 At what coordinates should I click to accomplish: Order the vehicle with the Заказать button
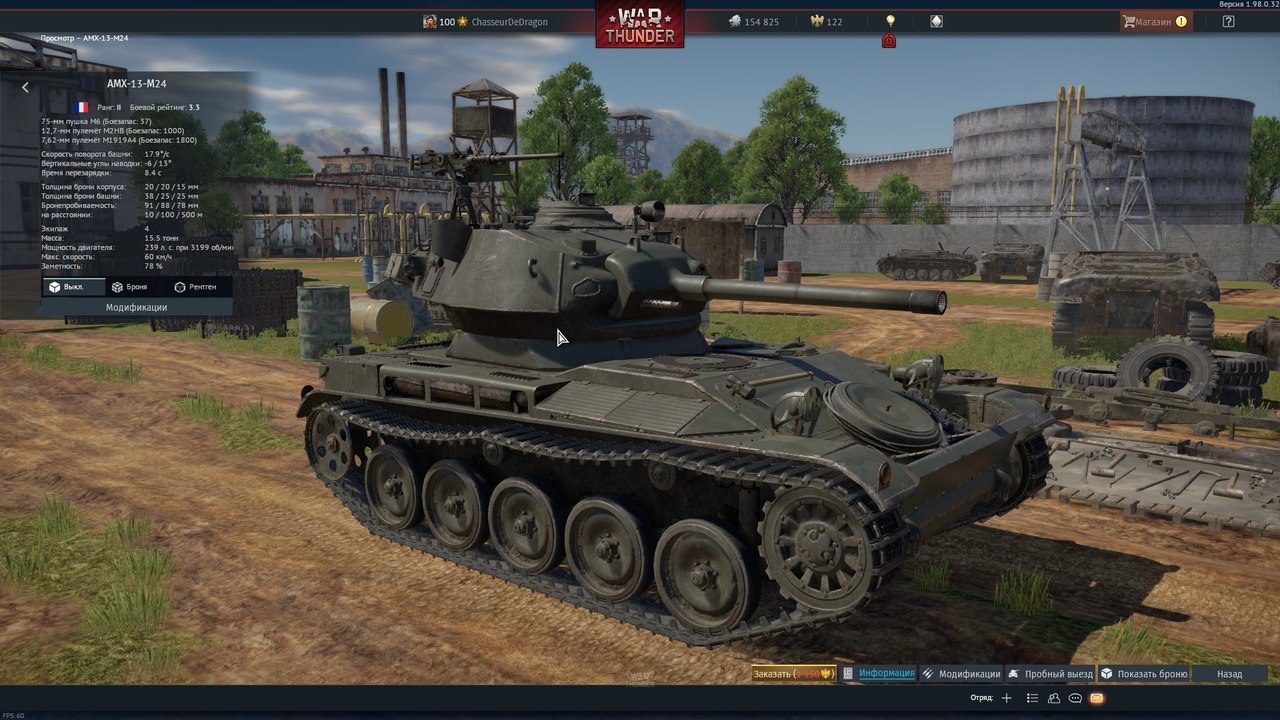point(793,674)
